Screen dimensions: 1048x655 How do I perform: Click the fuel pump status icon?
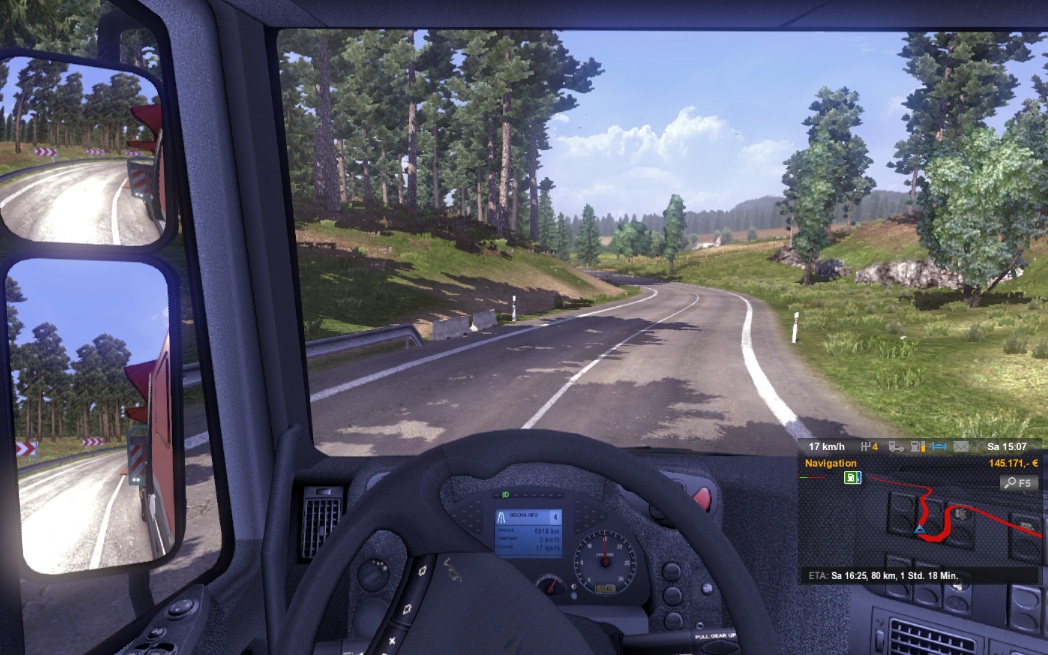pos(918,446)
